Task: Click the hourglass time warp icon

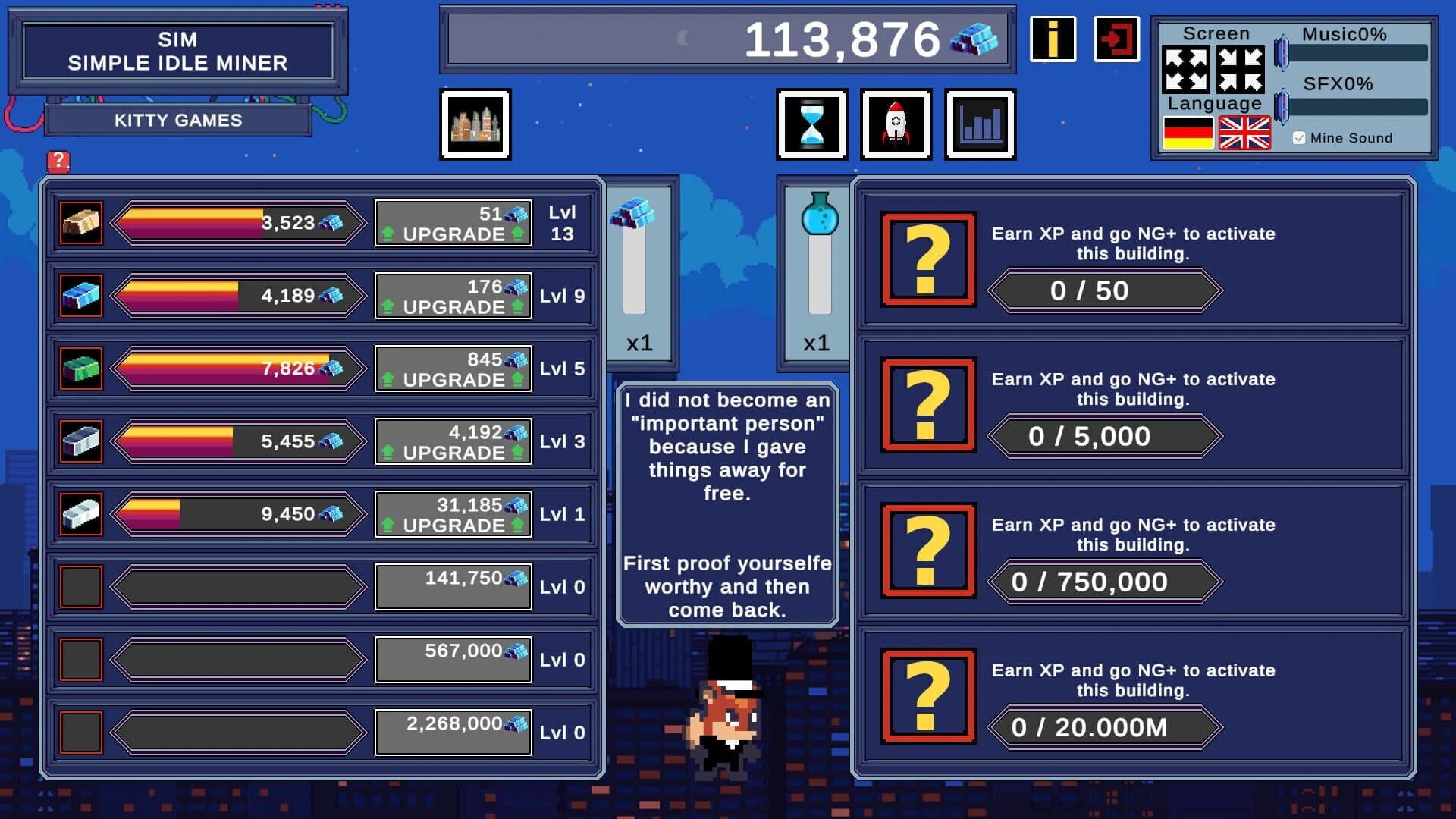Action: pyautogui.click(x=811, y=124)
